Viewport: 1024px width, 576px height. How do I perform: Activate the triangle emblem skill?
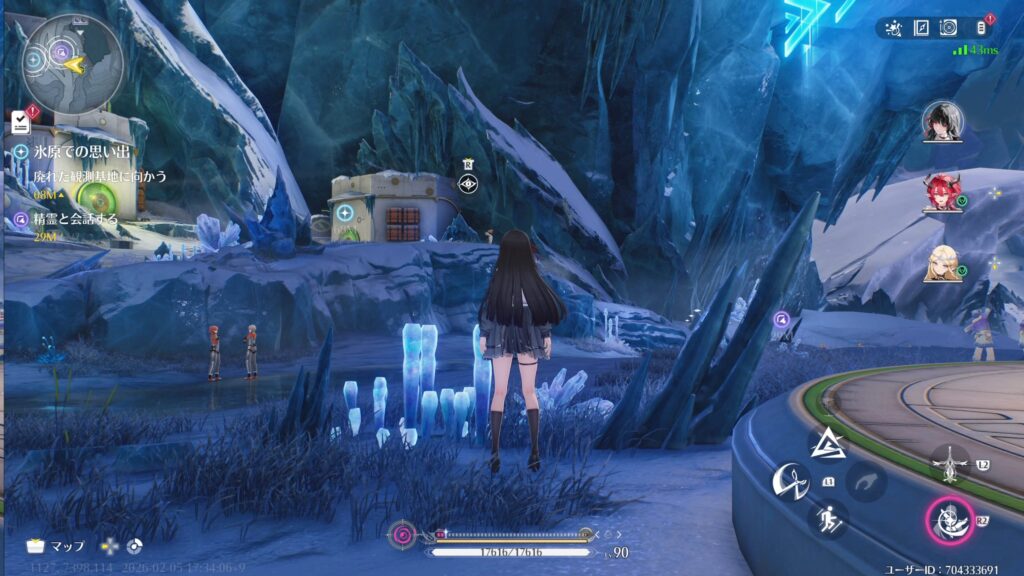[x=828, y=445]
